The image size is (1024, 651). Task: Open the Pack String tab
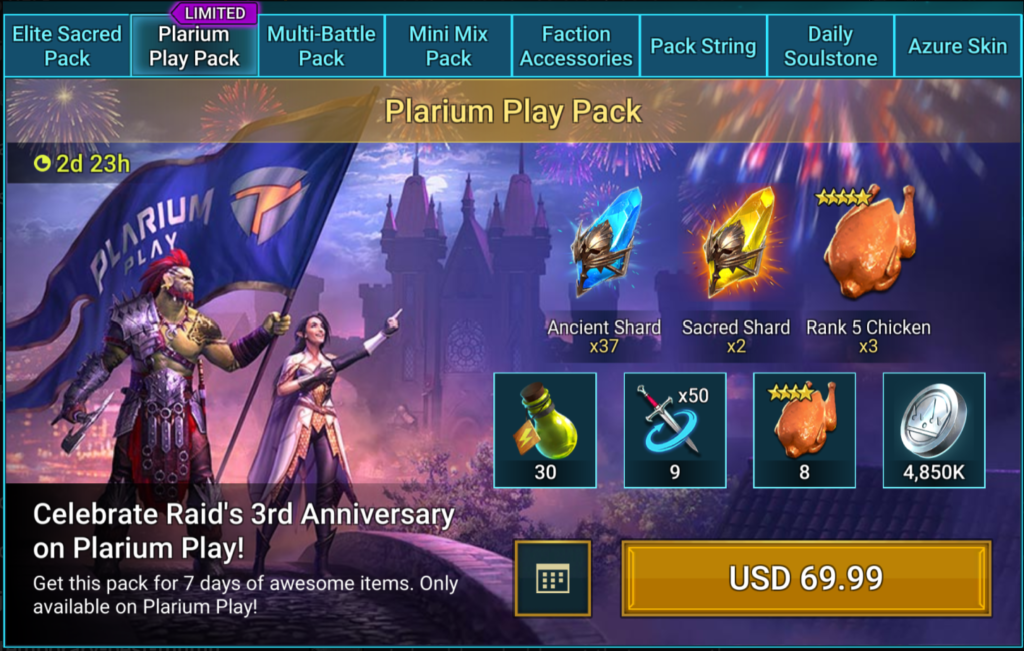703,46
